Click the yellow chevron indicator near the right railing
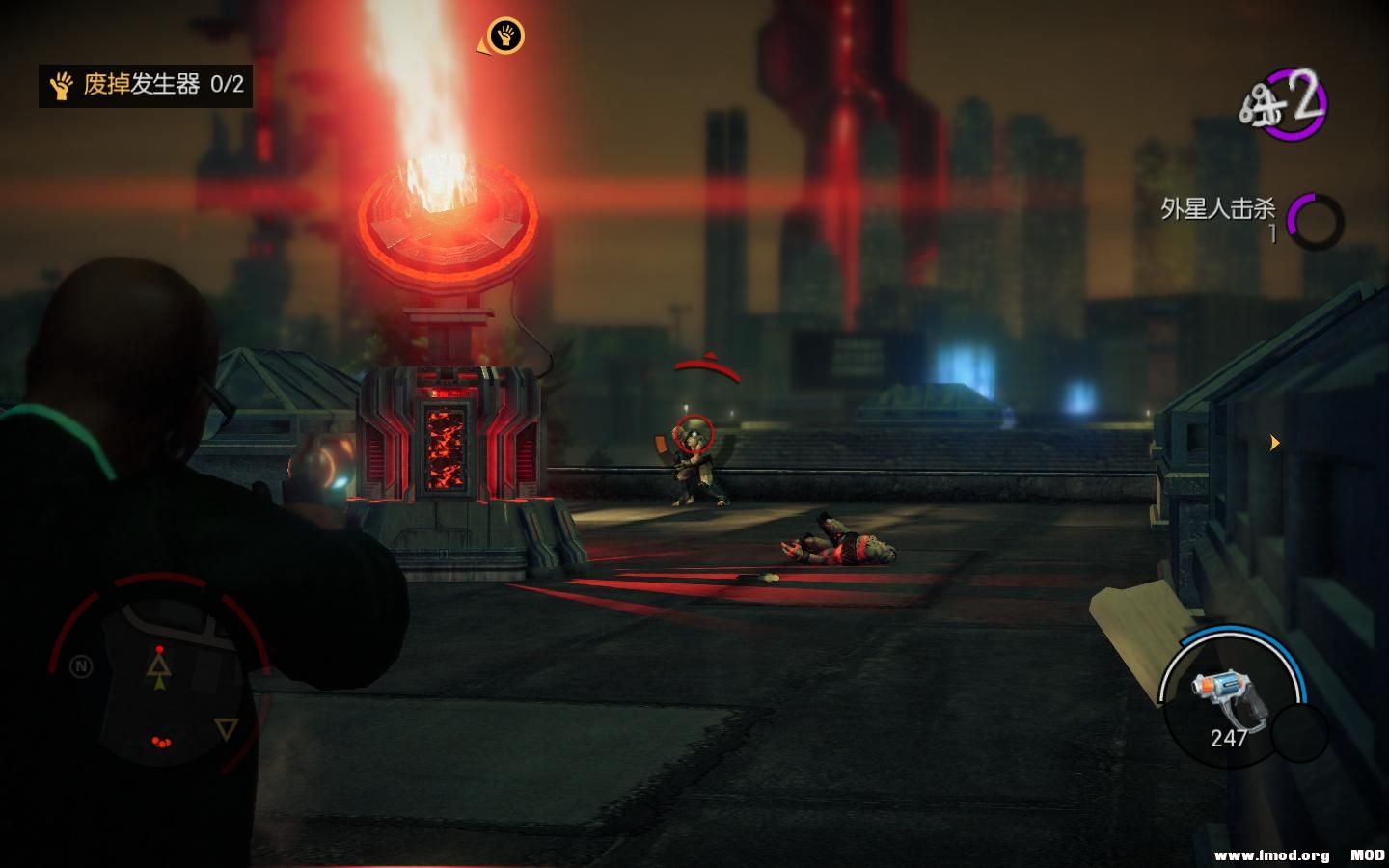 [1275, 442]
